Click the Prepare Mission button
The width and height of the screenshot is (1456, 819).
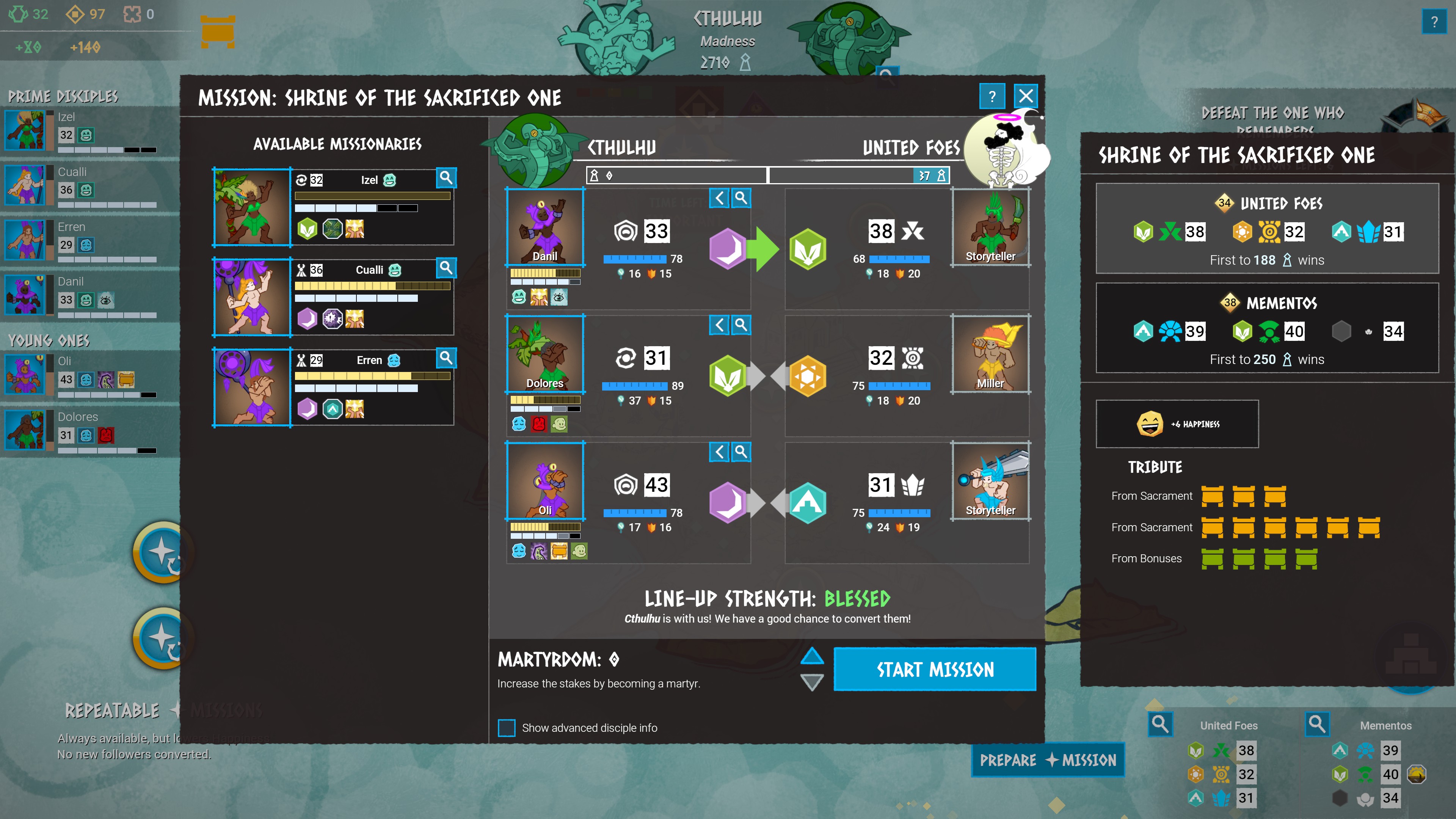(1047, 759)
